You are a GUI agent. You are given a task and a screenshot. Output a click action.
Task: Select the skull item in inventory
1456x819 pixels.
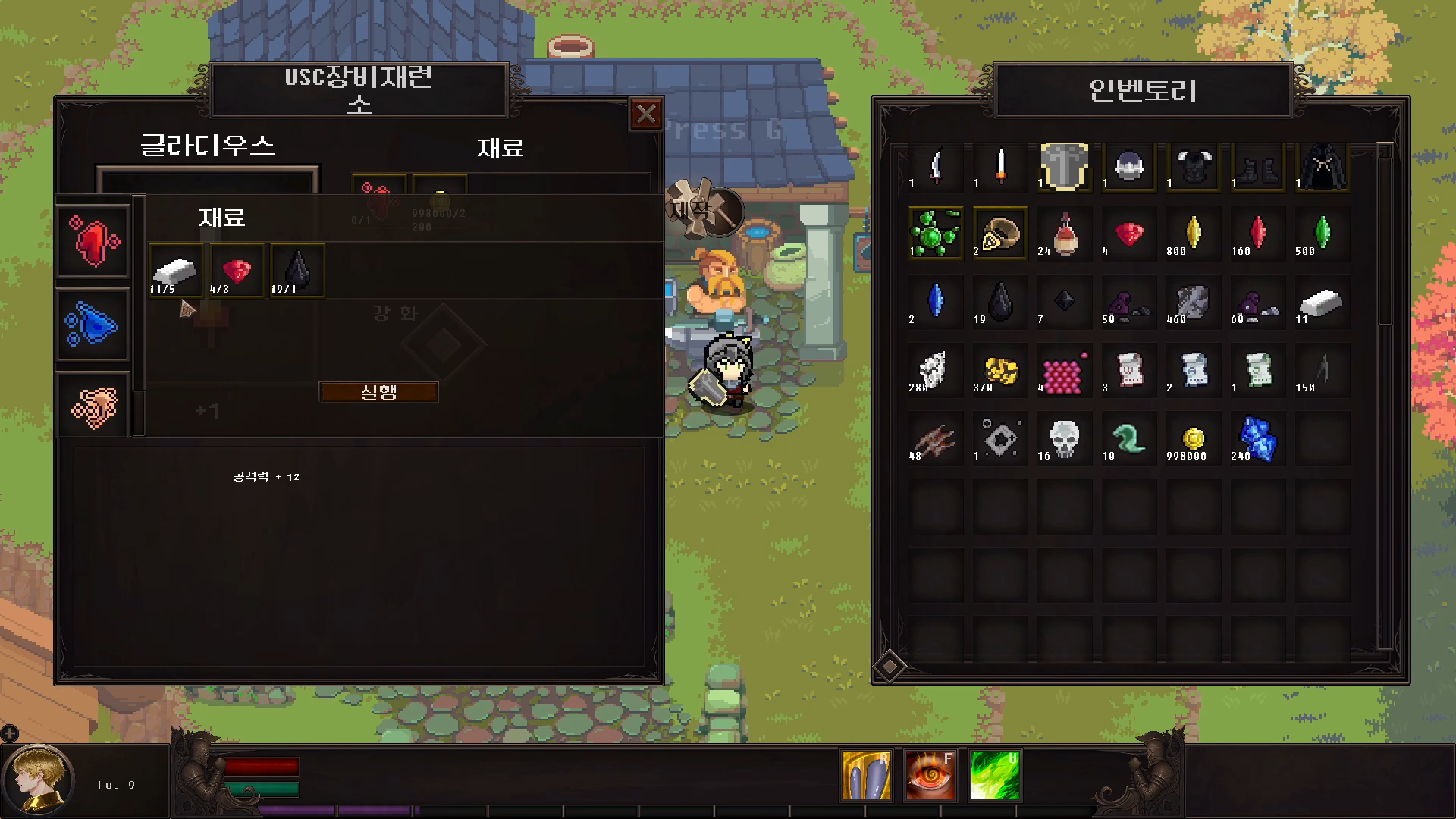[x=1064, y=438]
